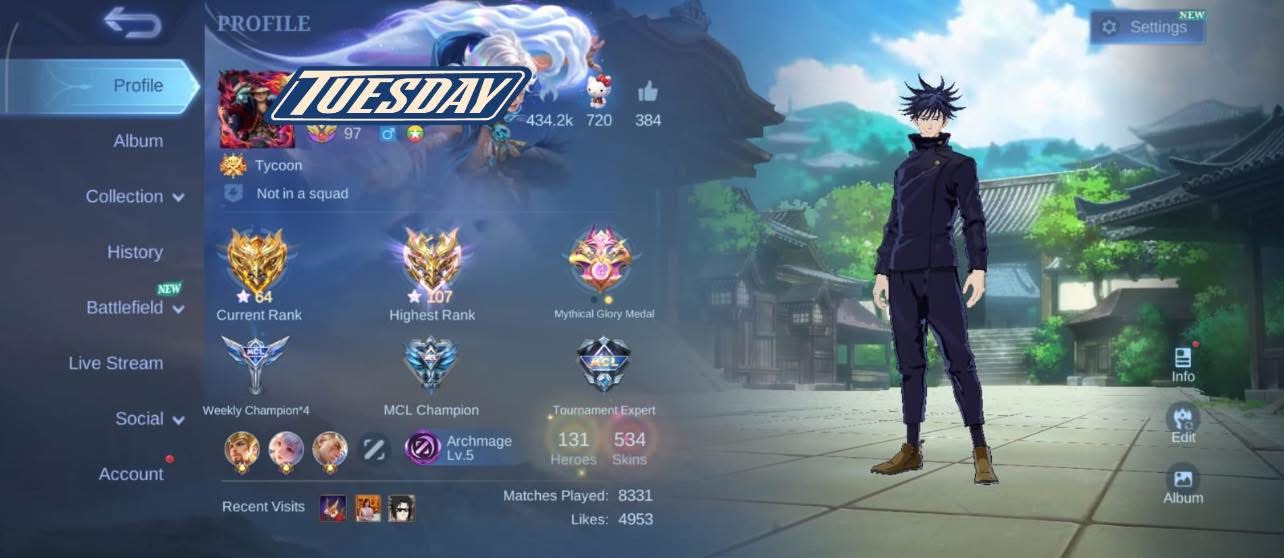1284x558 pixels.
Task: Expand the Collection menu
Action: (135, 197)
